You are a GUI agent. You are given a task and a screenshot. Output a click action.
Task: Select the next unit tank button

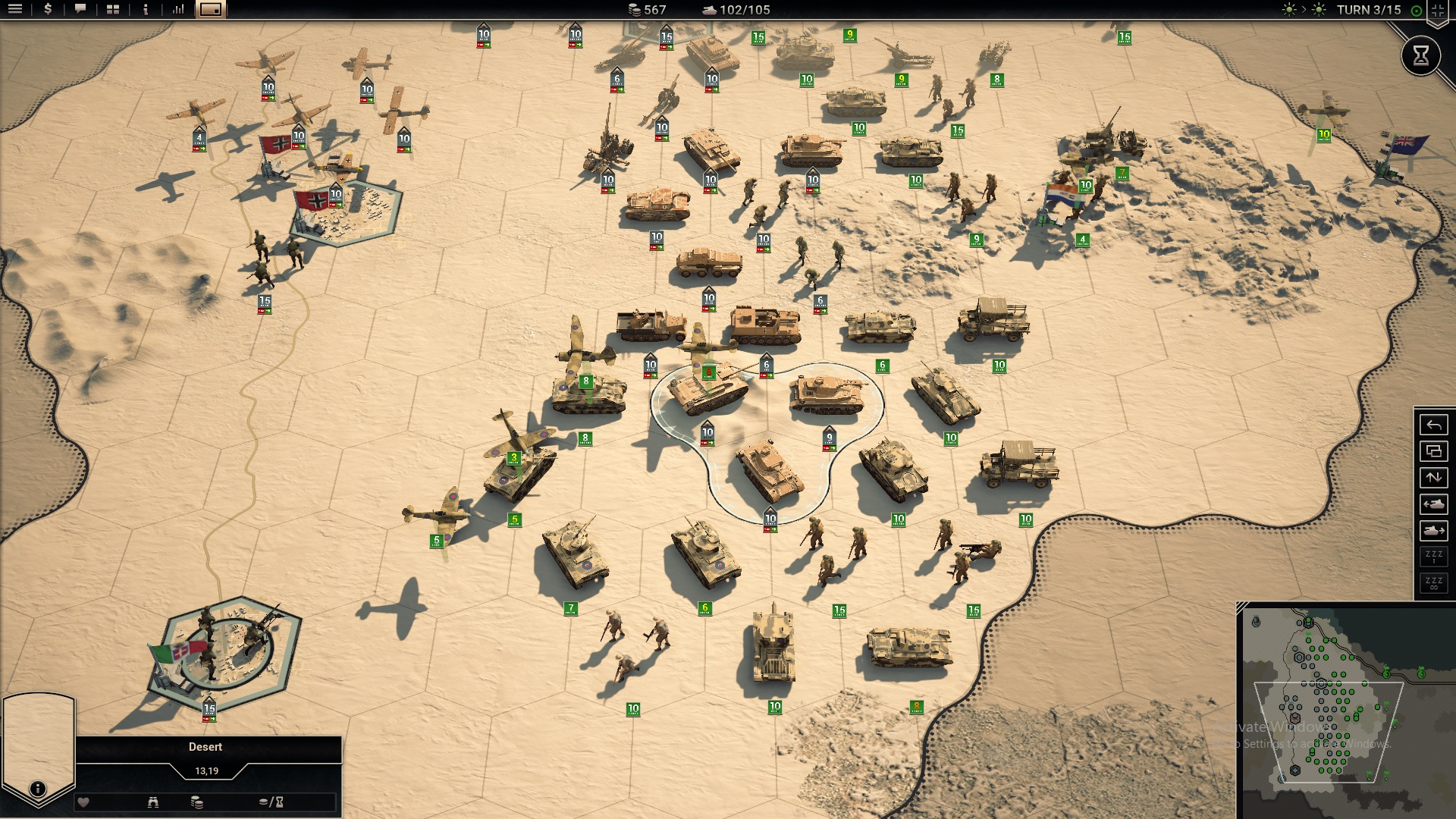[1433, 531]
